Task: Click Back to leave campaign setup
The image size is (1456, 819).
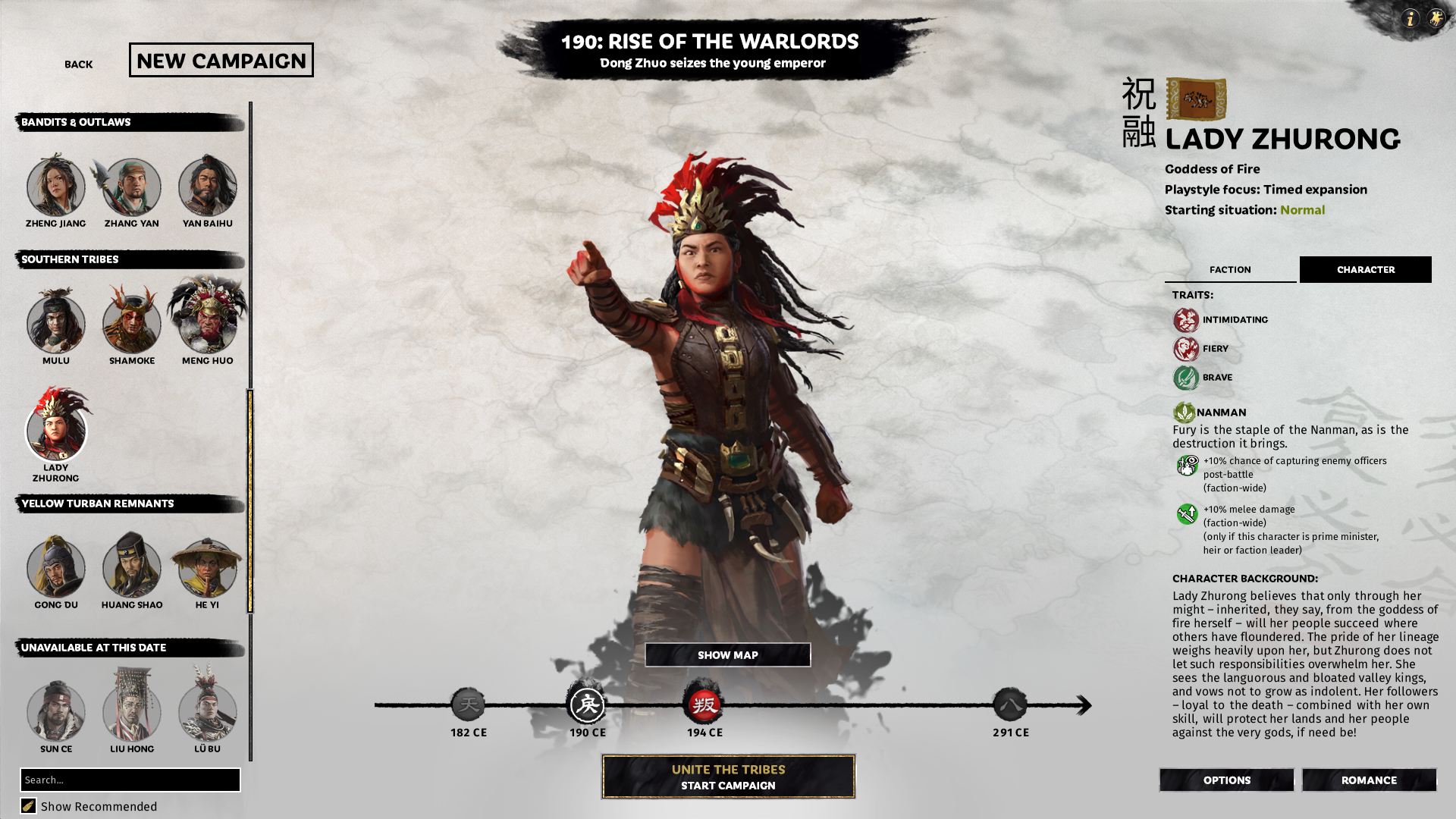Action: [77, 64]
